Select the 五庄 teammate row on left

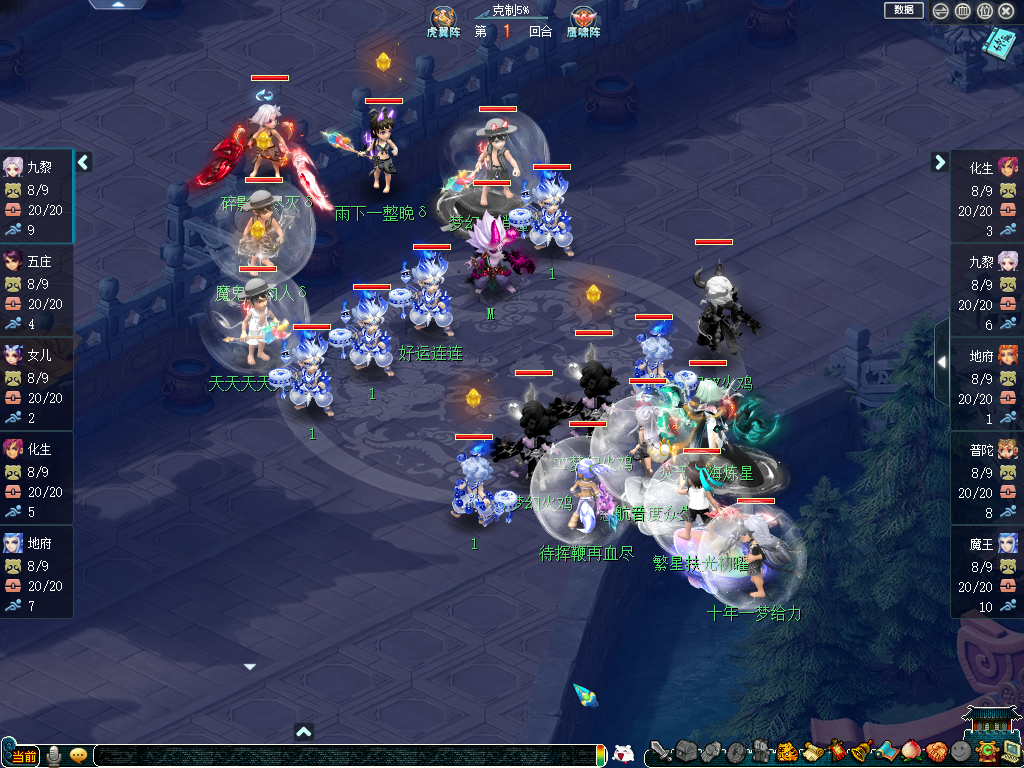[36, 290]
